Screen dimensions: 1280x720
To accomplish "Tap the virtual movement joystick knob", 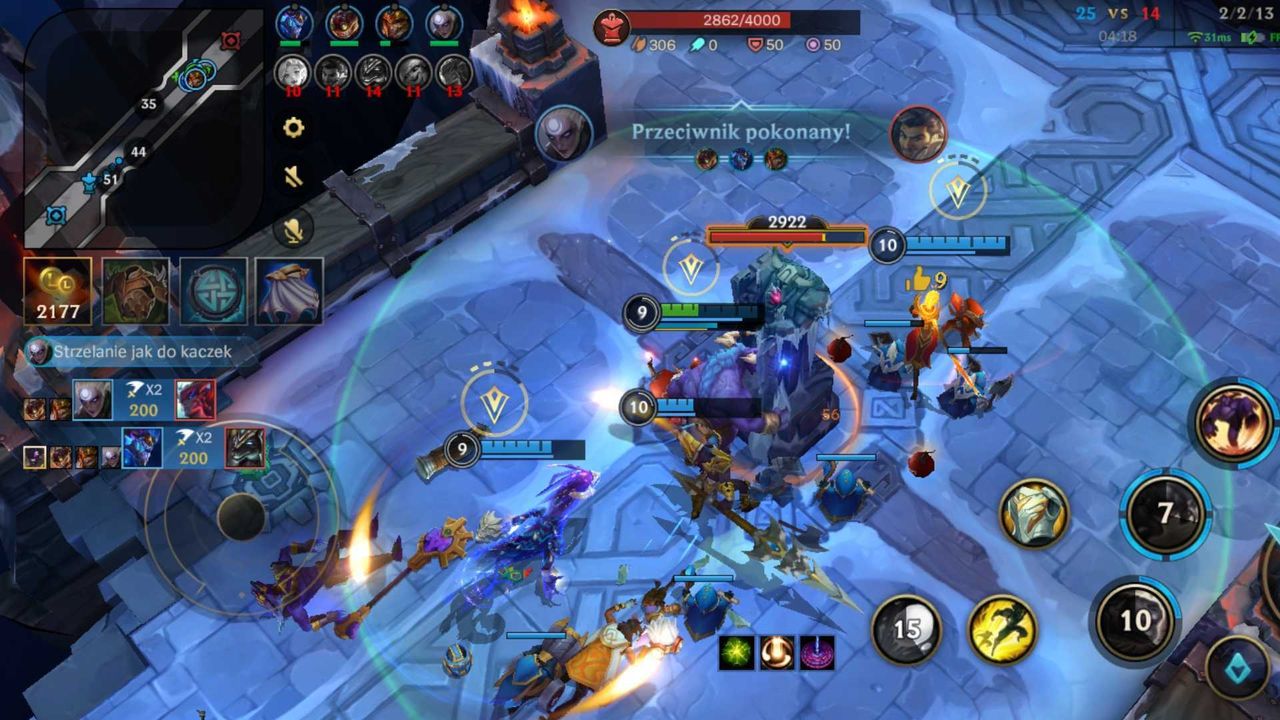I will point(241,516).
